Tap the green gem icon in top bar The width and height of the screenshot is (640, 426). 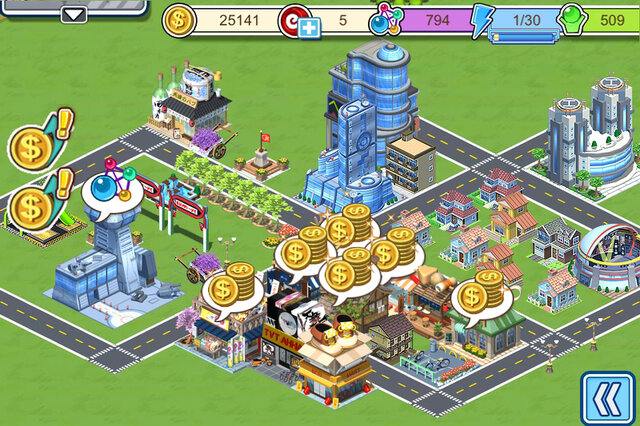(570, 20)
